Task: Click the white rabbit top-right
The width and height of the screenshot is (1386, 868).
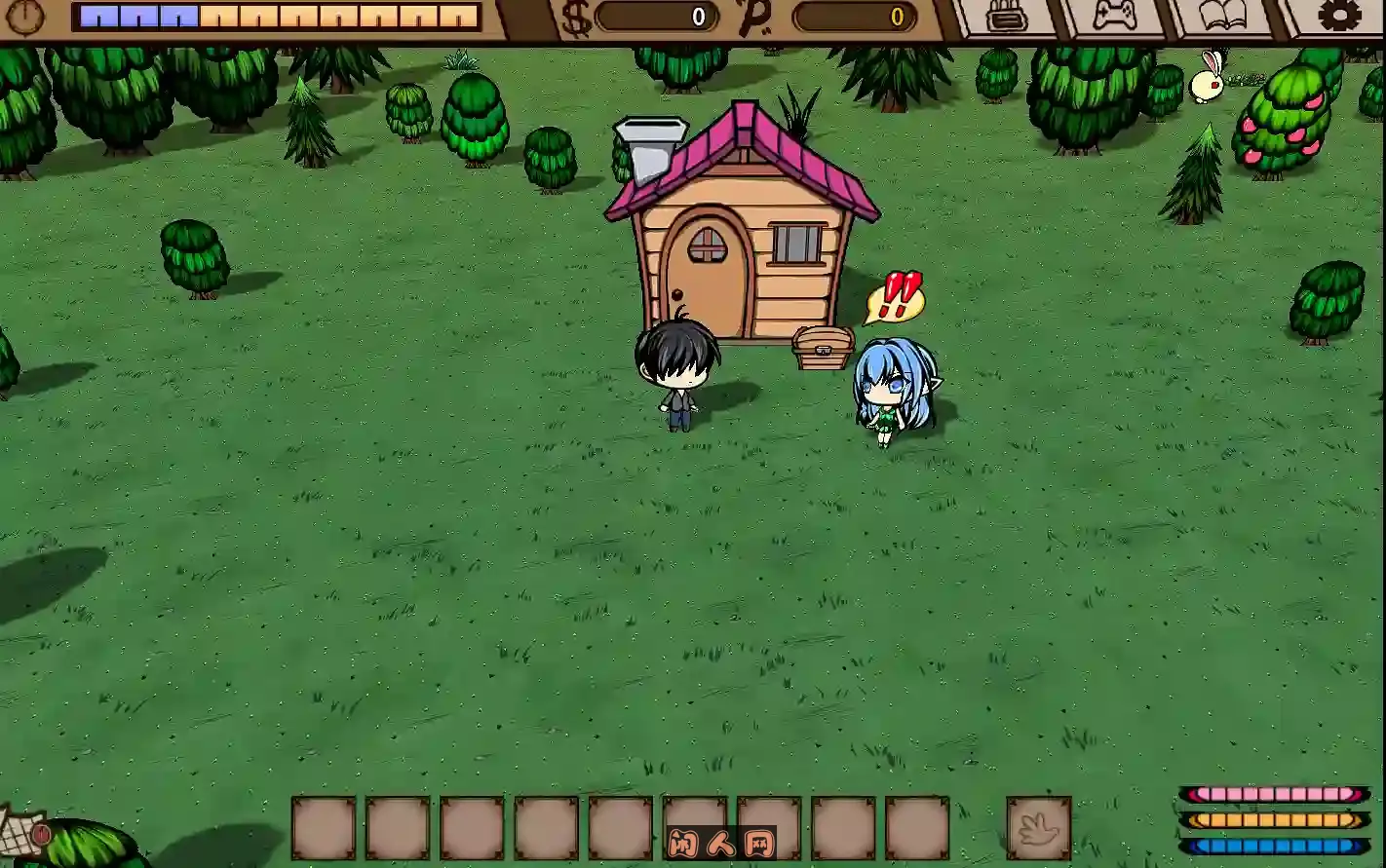Action: click(1206, 81)
